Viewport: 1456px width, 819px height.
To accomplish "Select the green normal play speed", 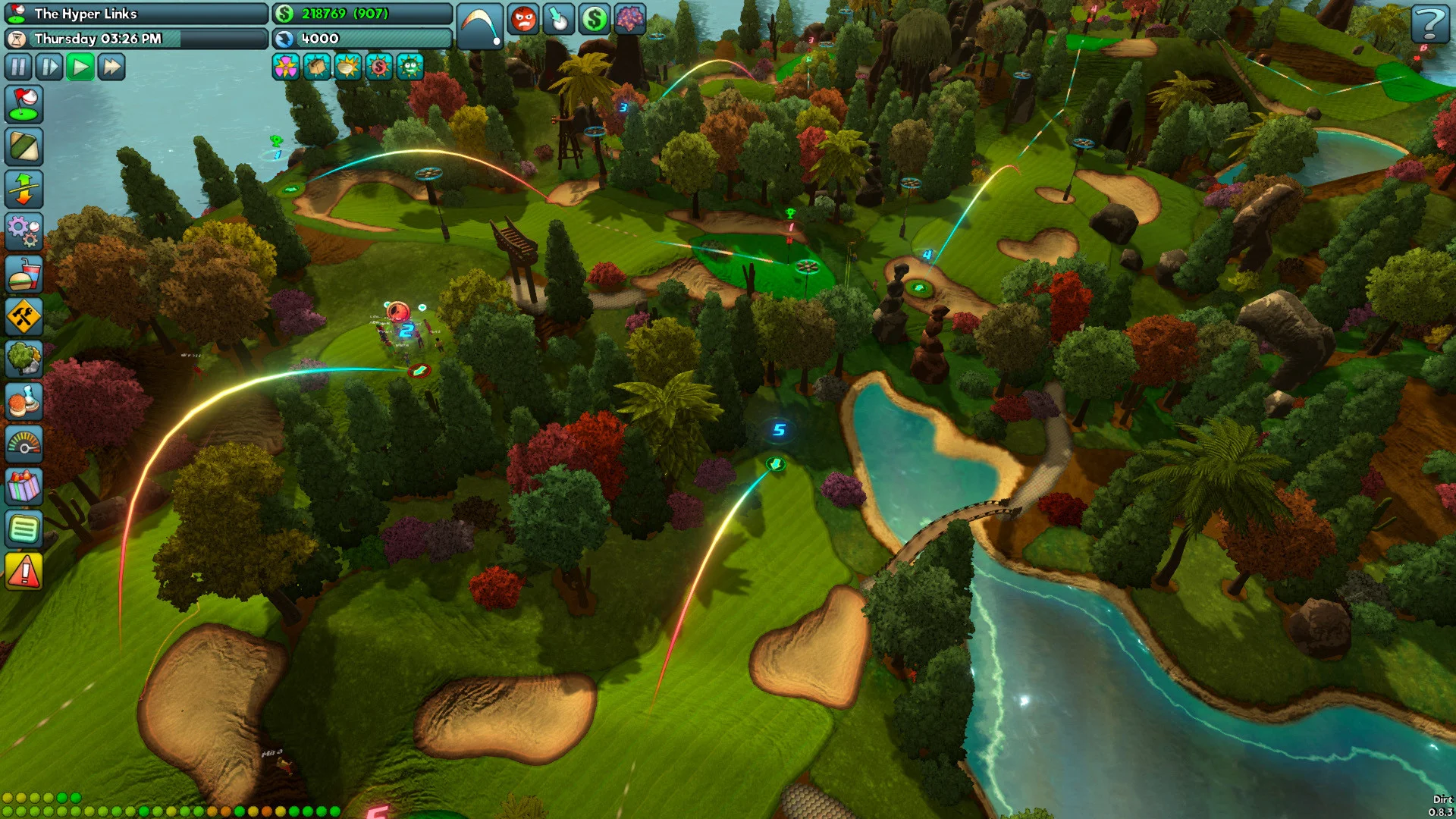I will click(x=80, y=67).
